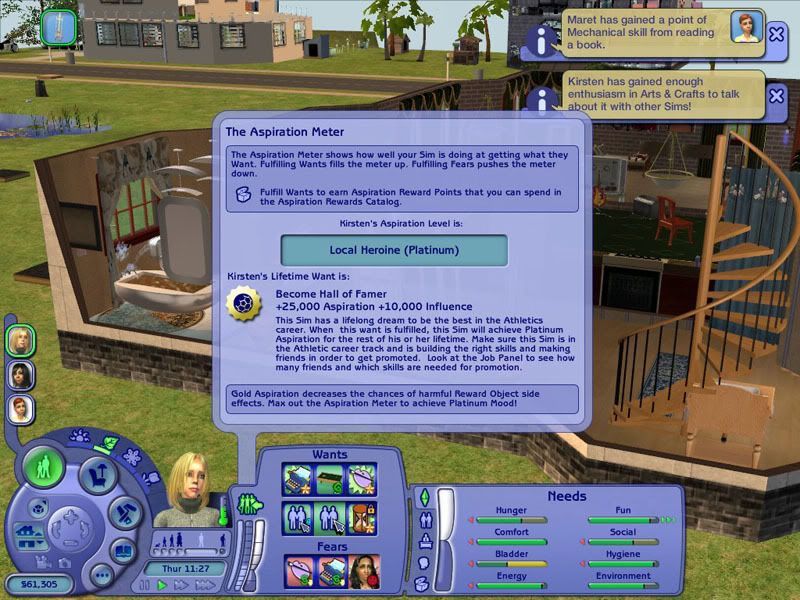Open the Story mode book button
800x600 pixels.
click(123, 550)
